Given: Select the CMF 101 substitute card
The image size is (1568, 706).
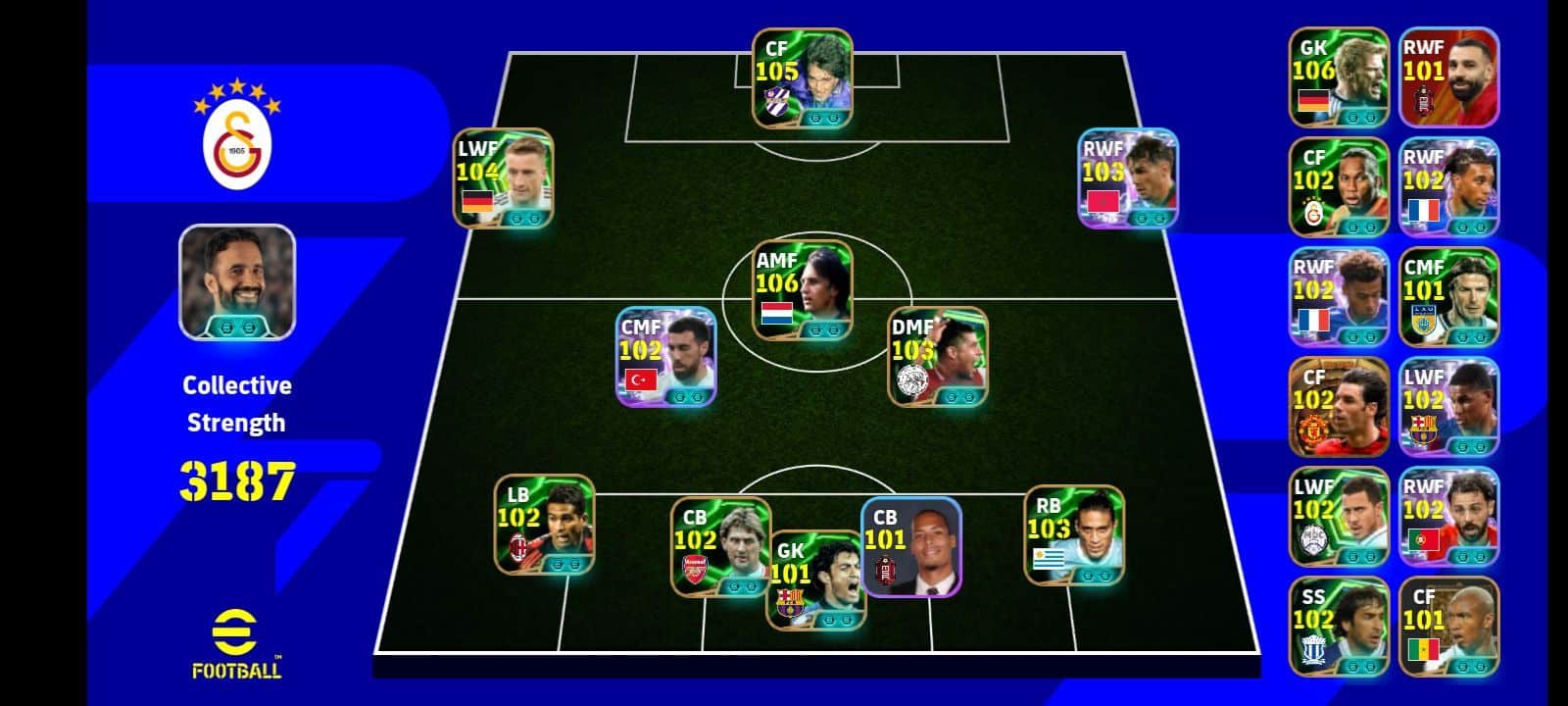Looking at the screenshot, I should coord(1448,297).
